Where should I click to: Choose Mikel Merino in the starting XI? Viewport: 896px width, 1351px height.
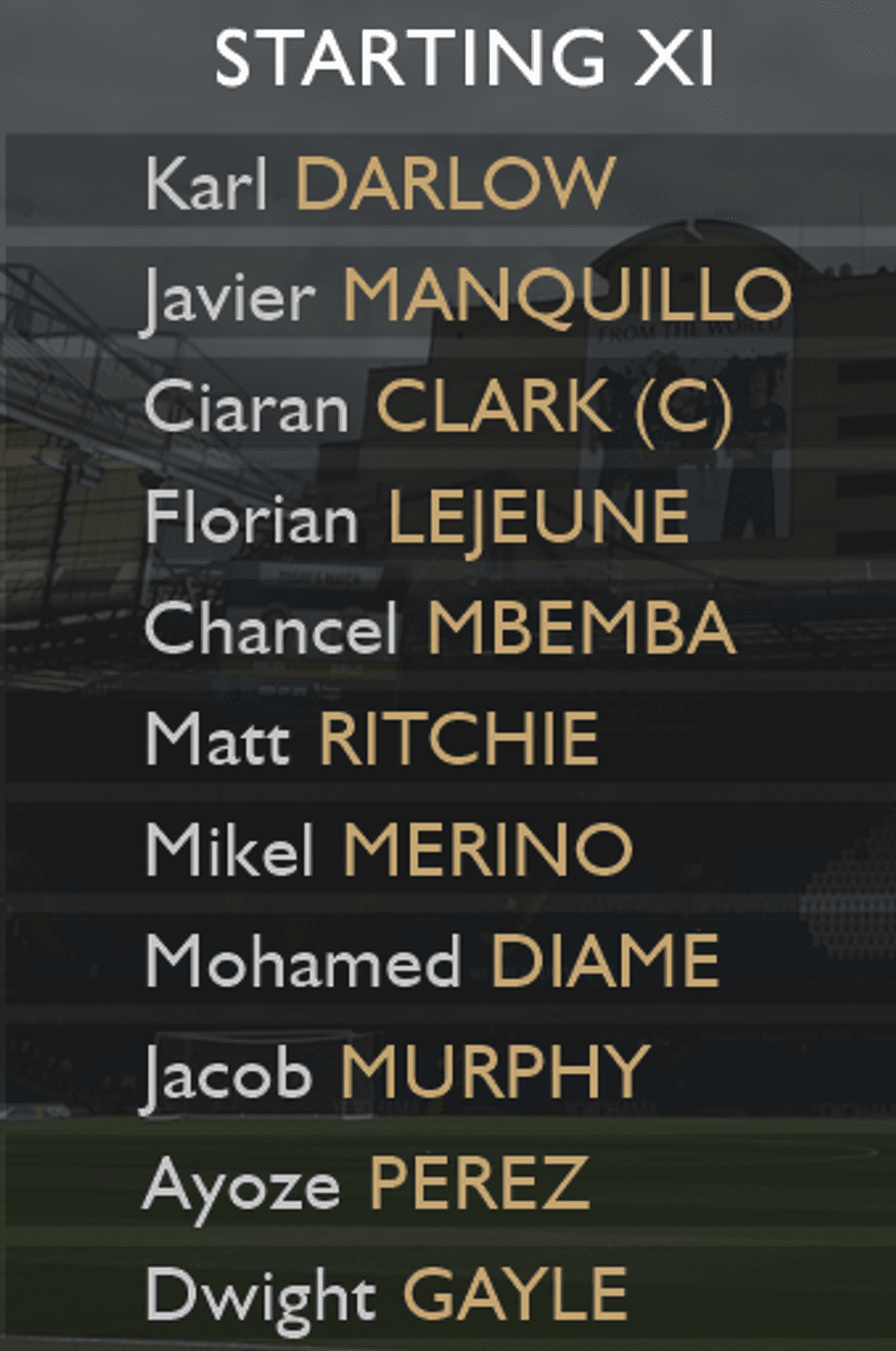pyautogui.click(x=389, y=850)
